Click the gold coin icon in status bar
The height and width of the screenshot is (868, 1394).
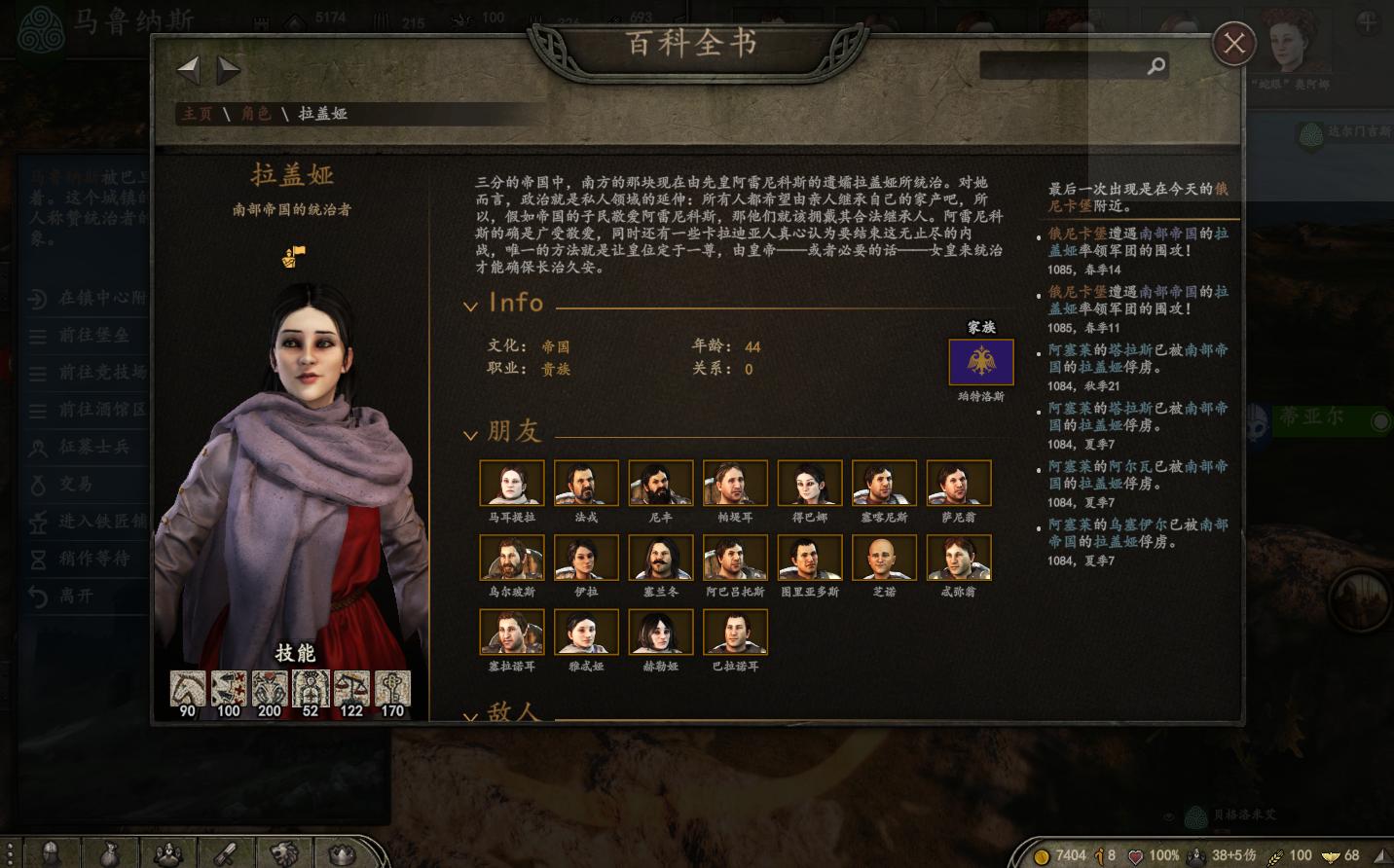coord(1041,854)
